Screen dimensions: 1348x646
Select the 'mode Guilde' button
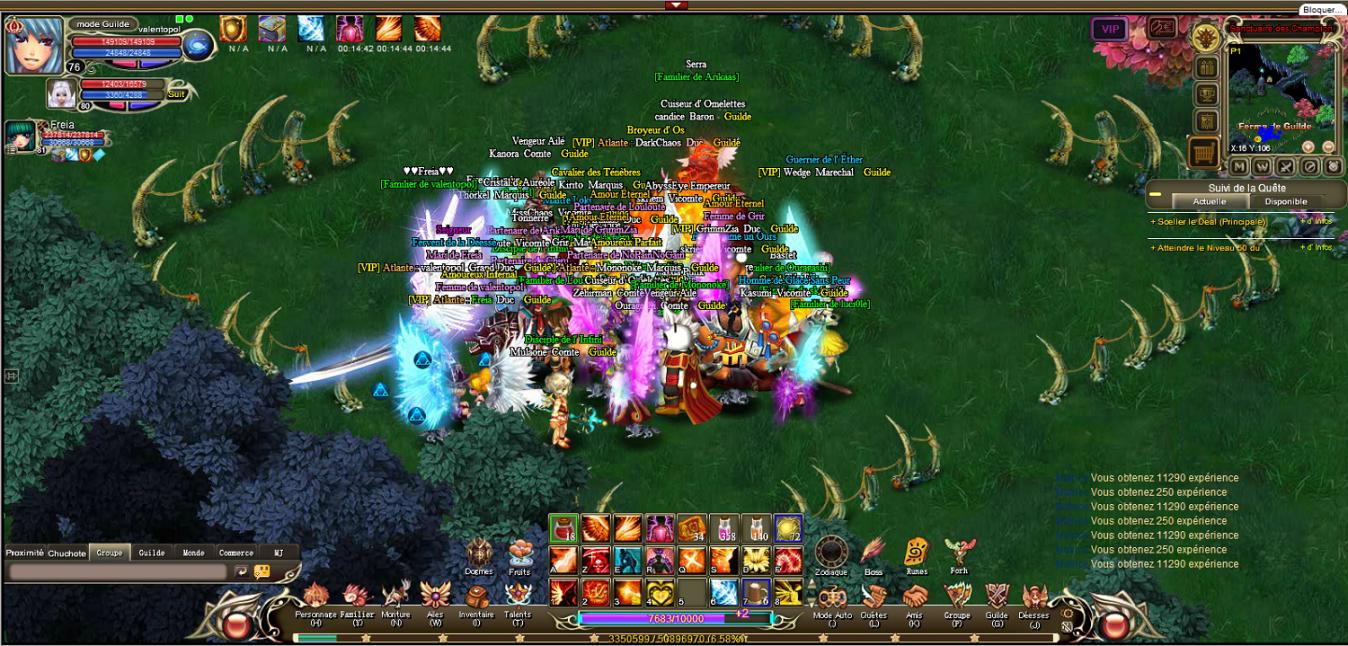coord(100,23)
